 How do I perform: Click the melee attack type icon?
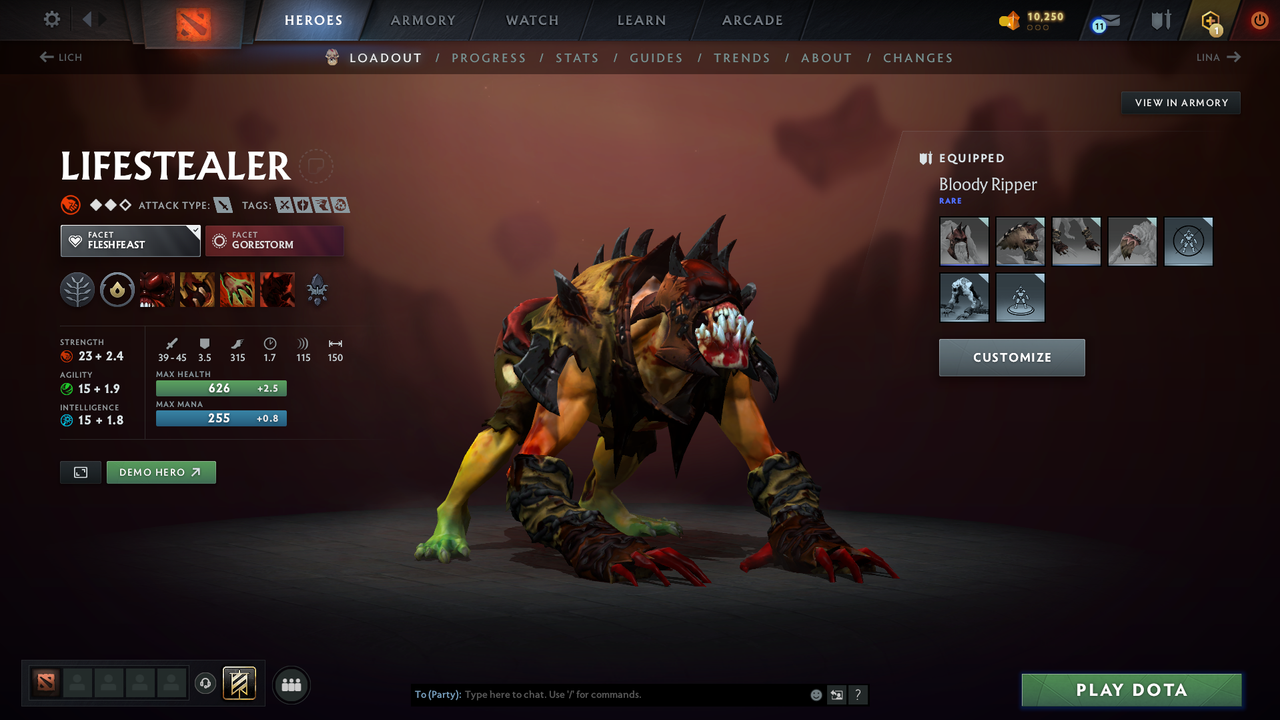tap(222, 205)
